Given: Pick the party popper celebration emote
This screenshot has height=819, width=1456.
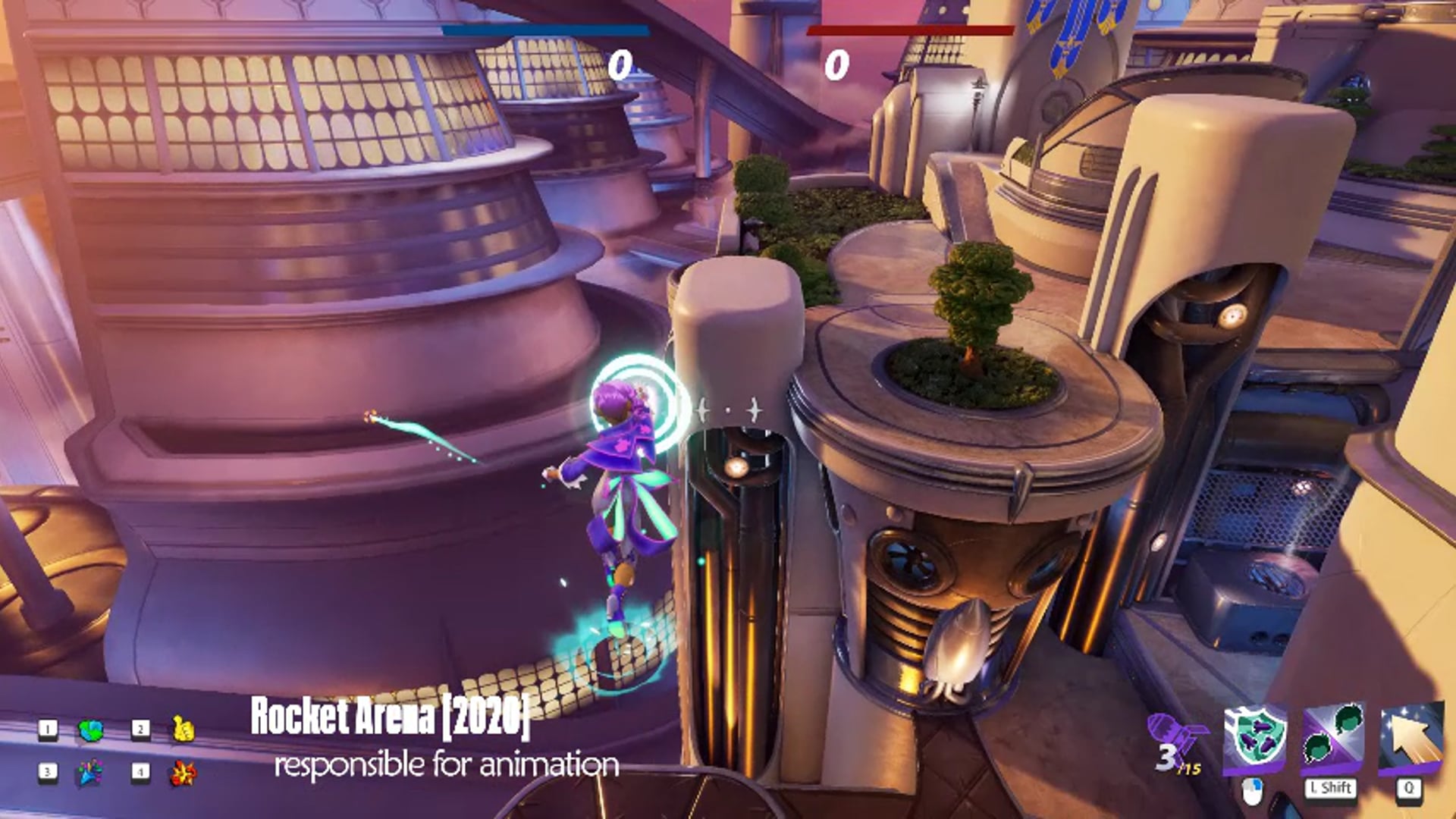Looking at the screenshot, I should [89, 773].
